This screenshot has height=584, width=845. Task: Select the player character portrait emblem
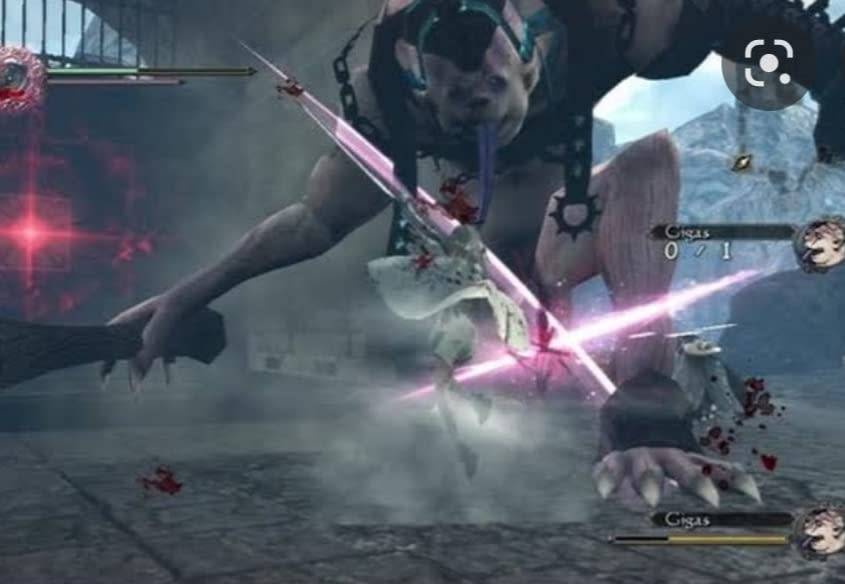[x=18, y=76]
